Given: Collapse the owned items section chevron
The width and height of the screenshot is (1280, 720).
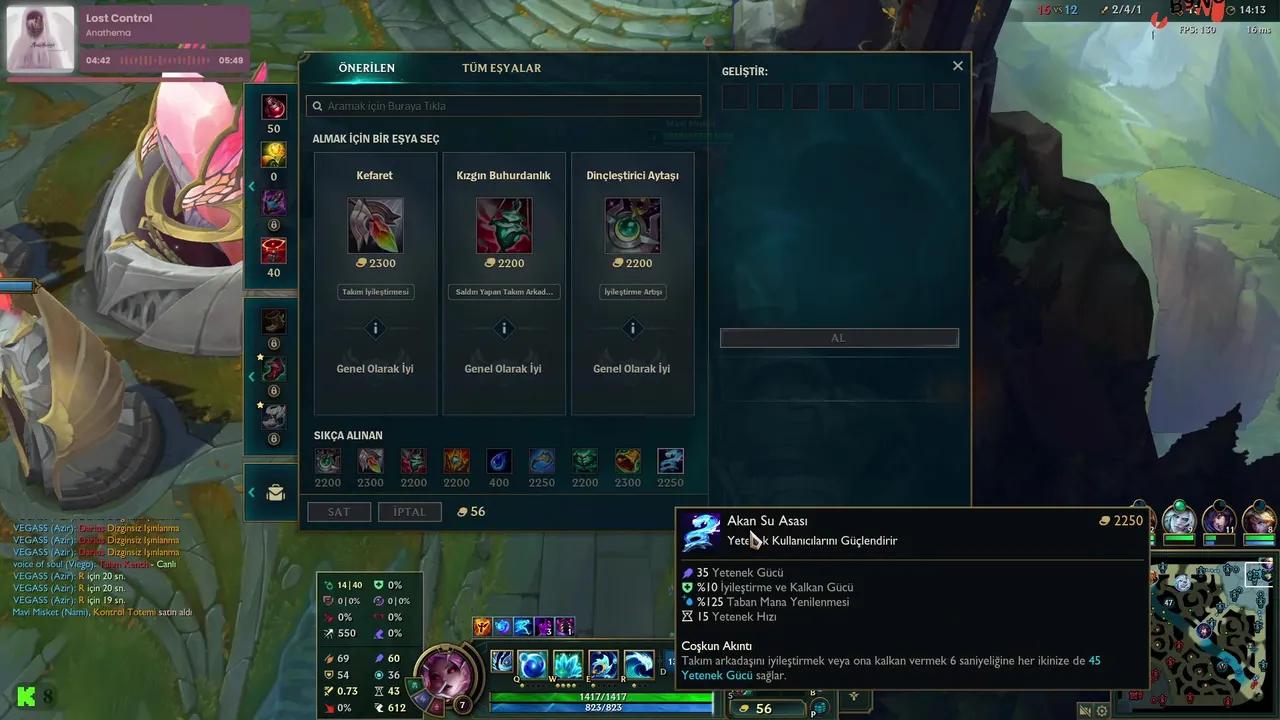Looking at the screenshot, I should (252, 377).
